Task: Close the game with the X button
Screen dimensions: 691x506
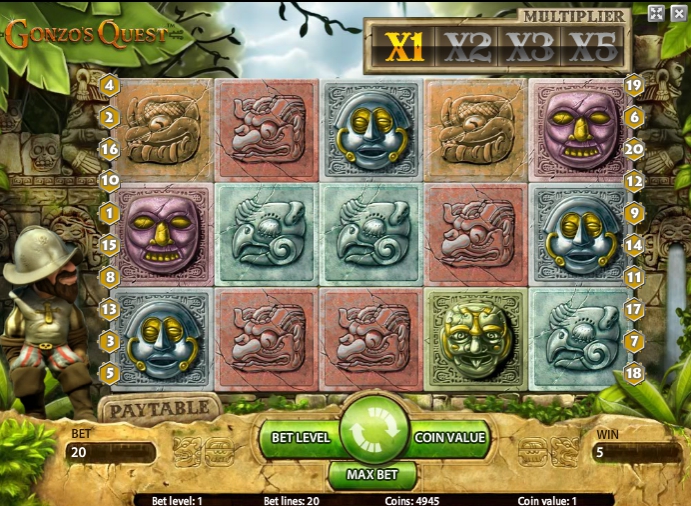Action: click(678, 13)
